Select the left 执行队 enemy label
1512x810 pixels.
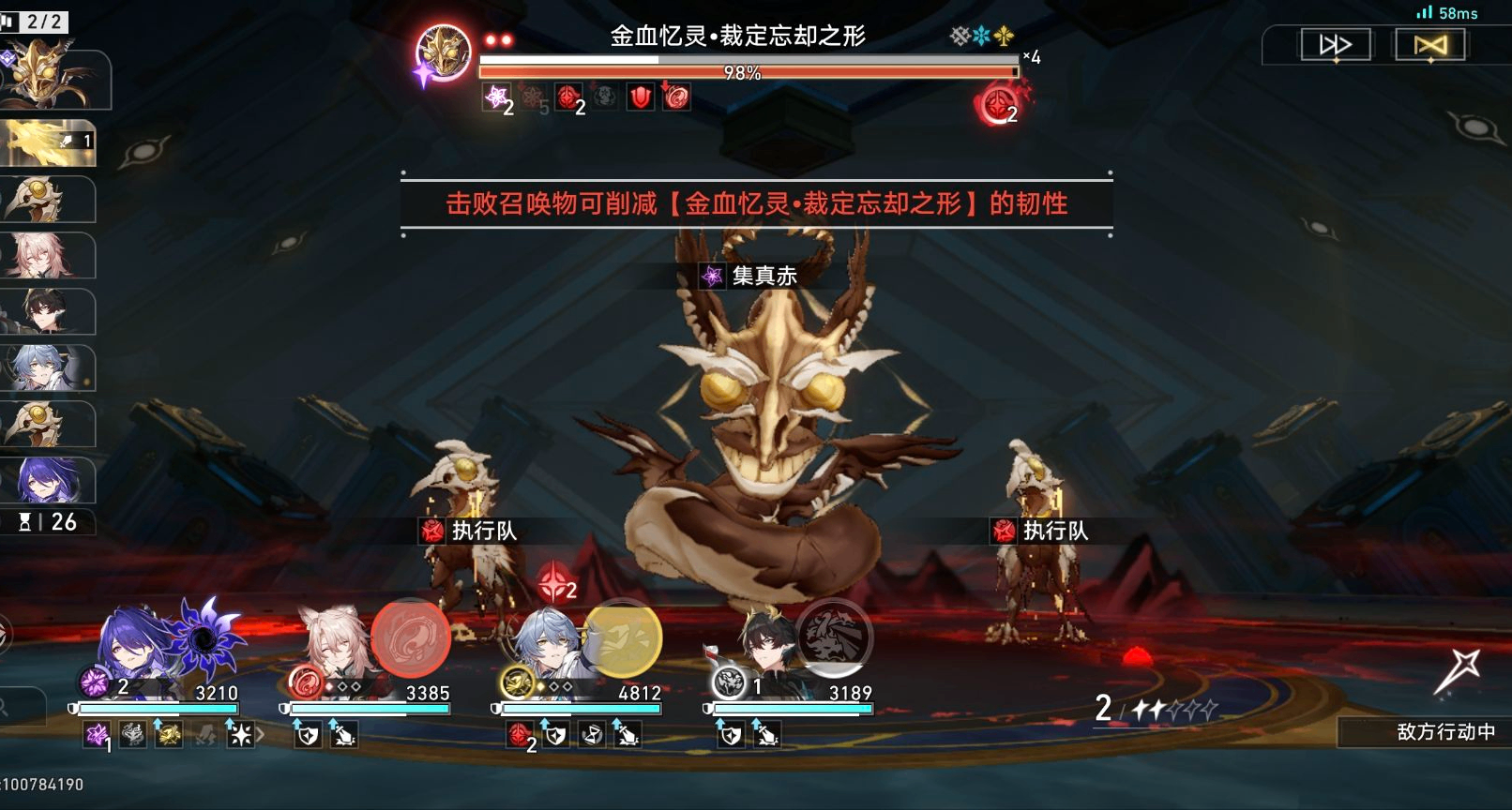pos(484,531)
